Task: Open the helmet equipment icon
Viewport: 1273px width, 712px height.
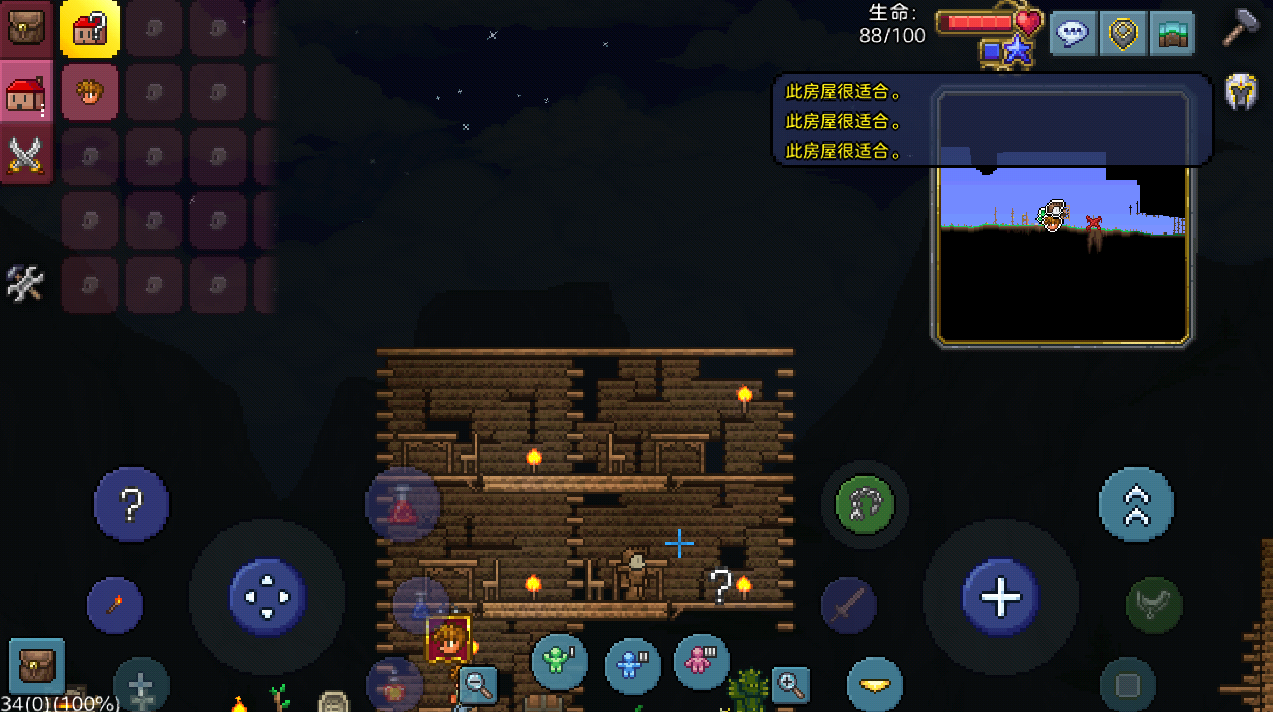Action: (1241, 93)
